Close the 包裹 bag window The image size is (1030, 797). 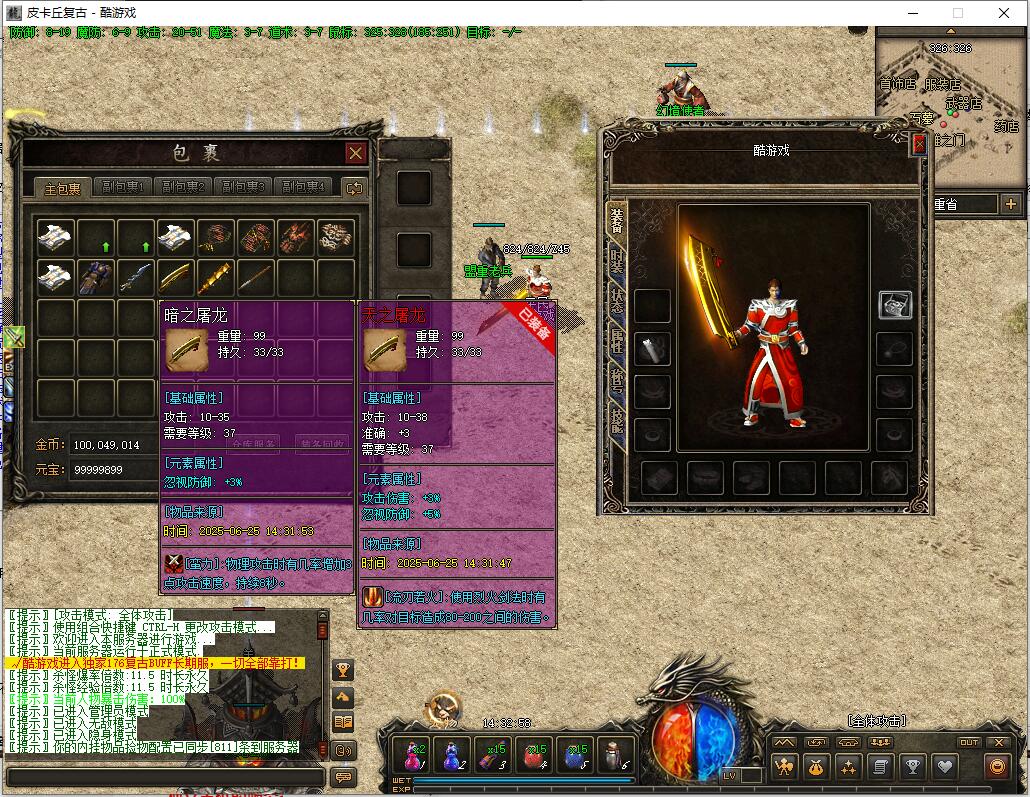tap(355, 153)
